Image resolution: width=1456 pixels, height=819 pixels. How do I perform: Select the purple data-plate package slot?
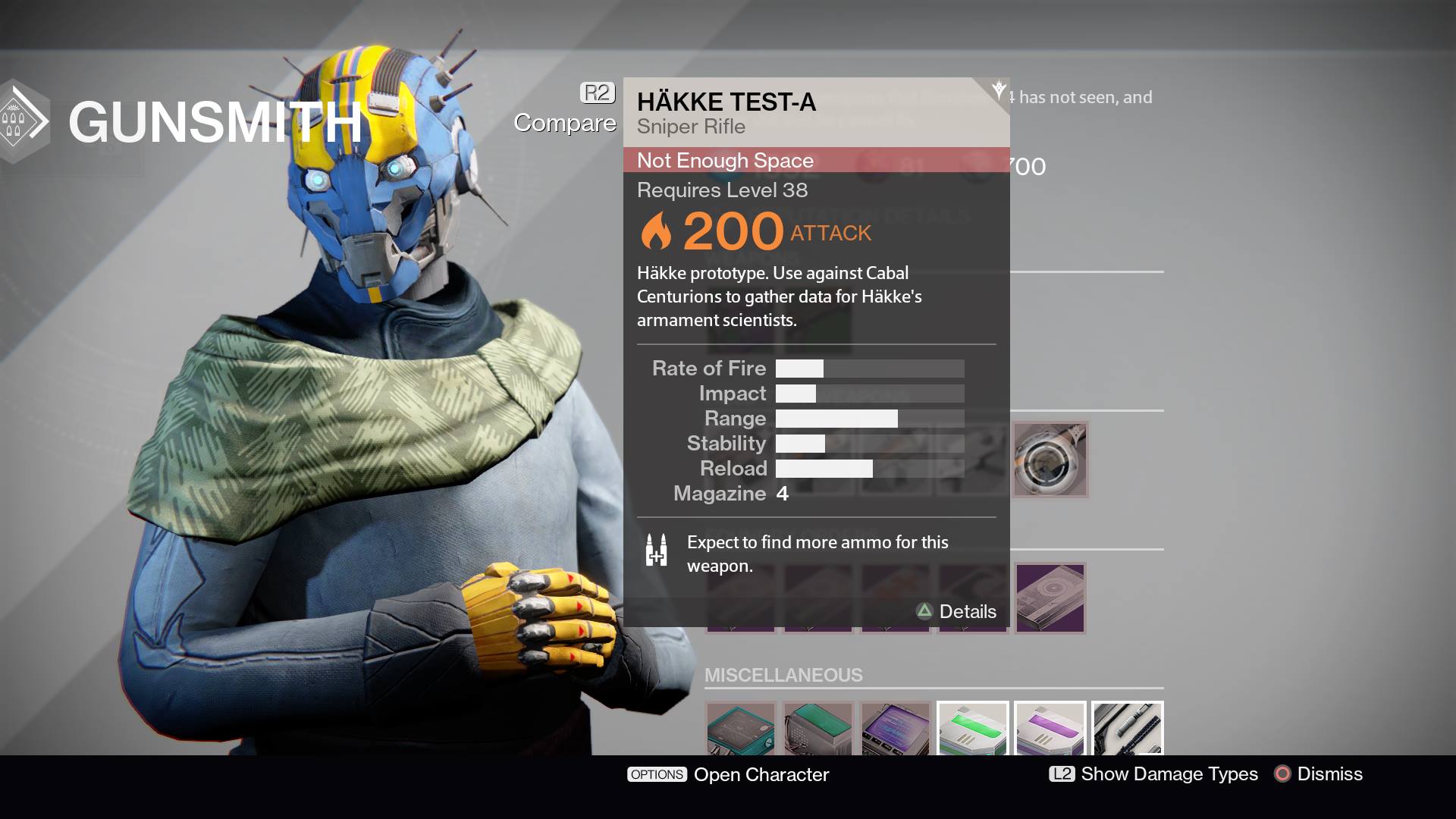point(1050,598)
